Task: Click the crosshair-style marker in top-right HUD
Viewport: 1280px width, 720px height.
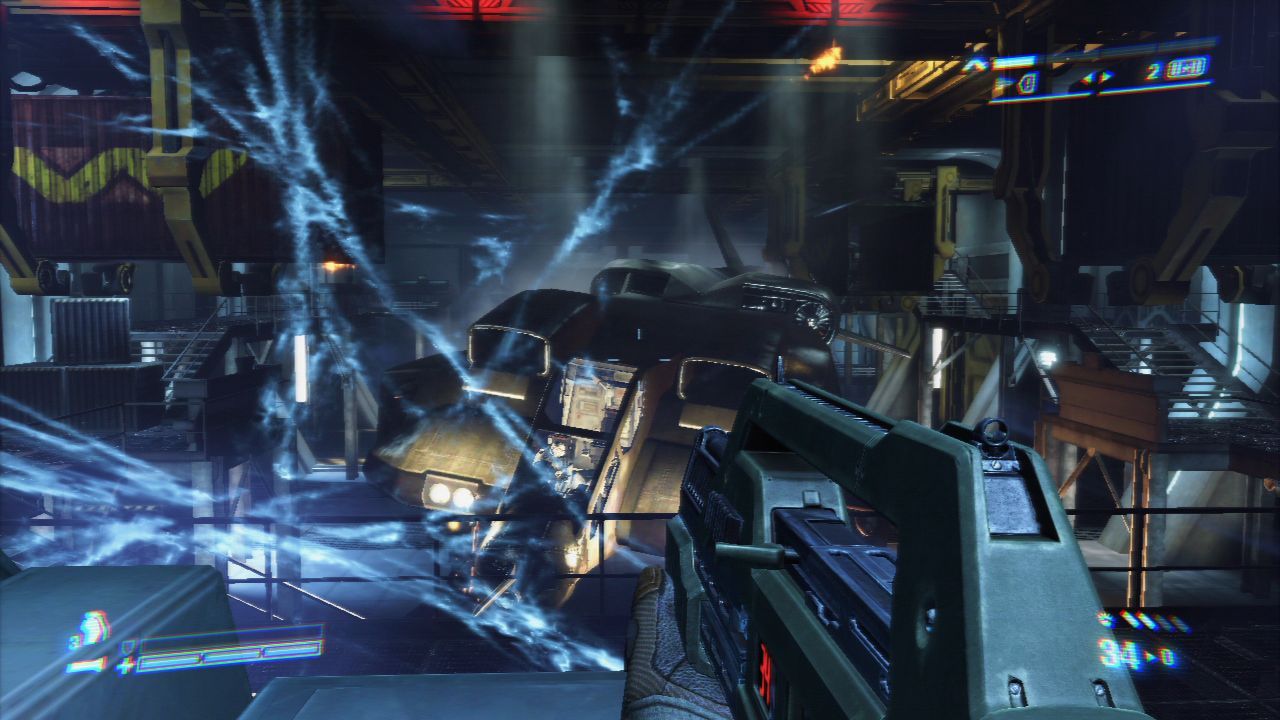Action: 1095,80
